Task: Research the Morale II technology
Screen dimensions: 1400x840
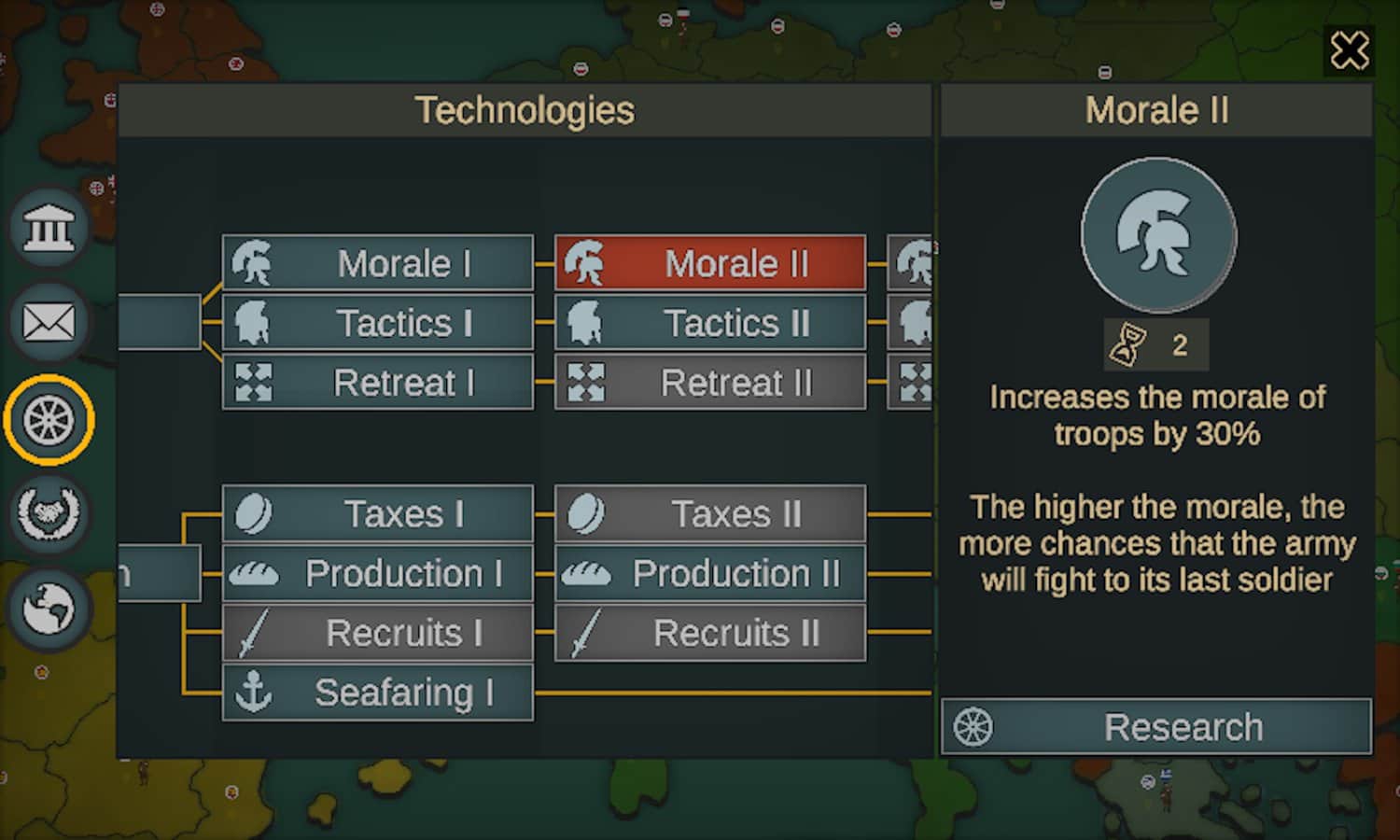Action: point(1156,727)
